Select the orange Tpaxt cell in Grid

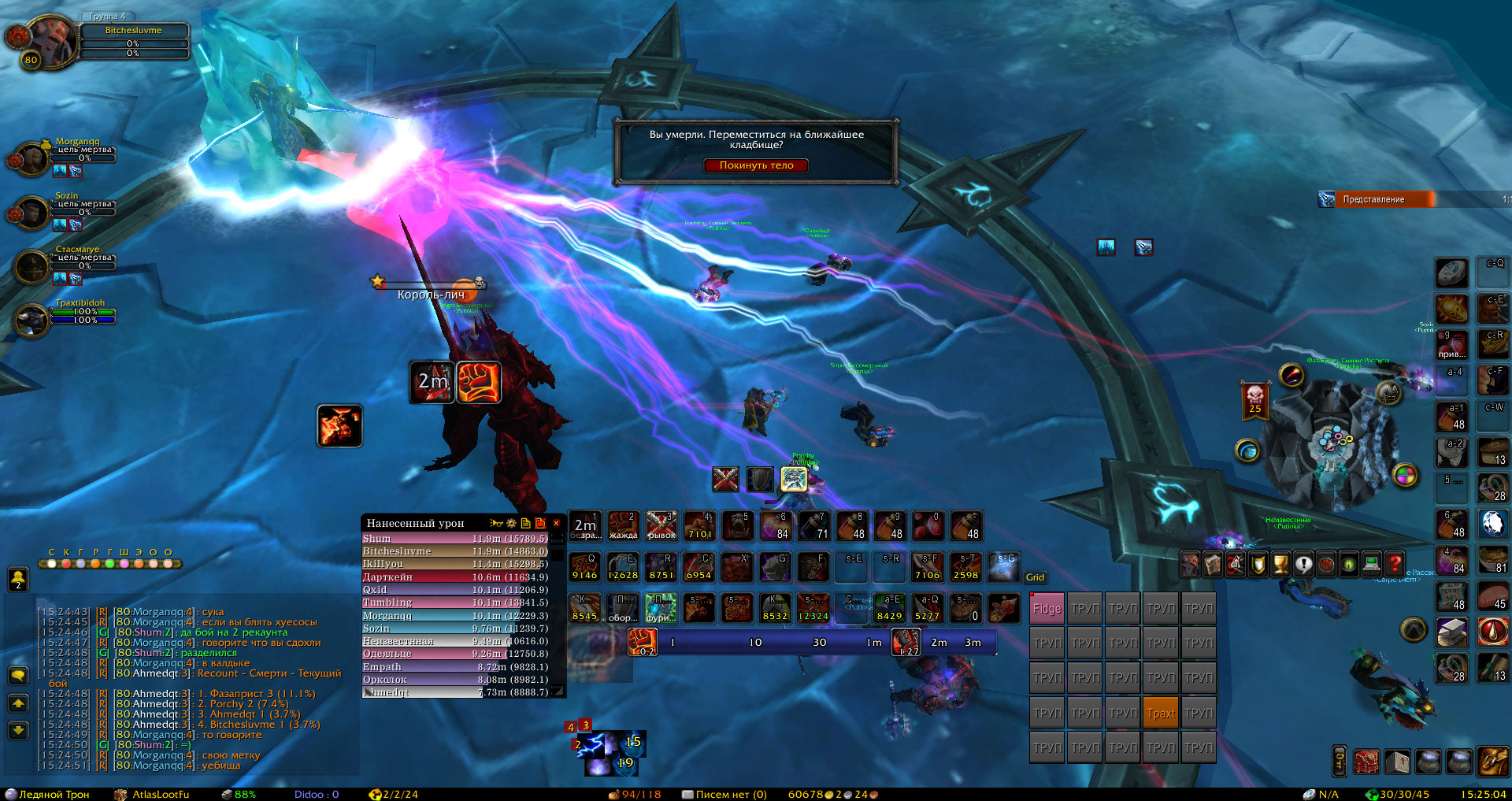click(x=1161, y=713)
